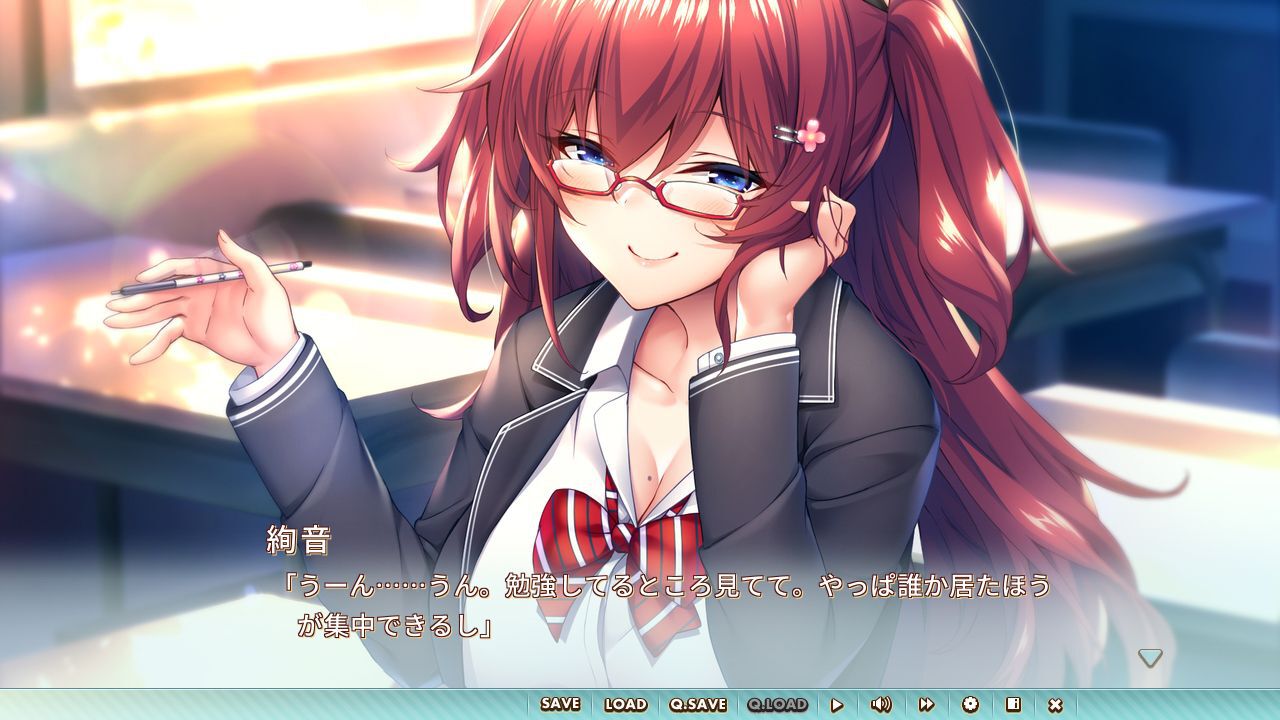Exit the game using the X icon
This screenshot has height=720, width=1280.
pyautogui.click(x=1056, y=703)
